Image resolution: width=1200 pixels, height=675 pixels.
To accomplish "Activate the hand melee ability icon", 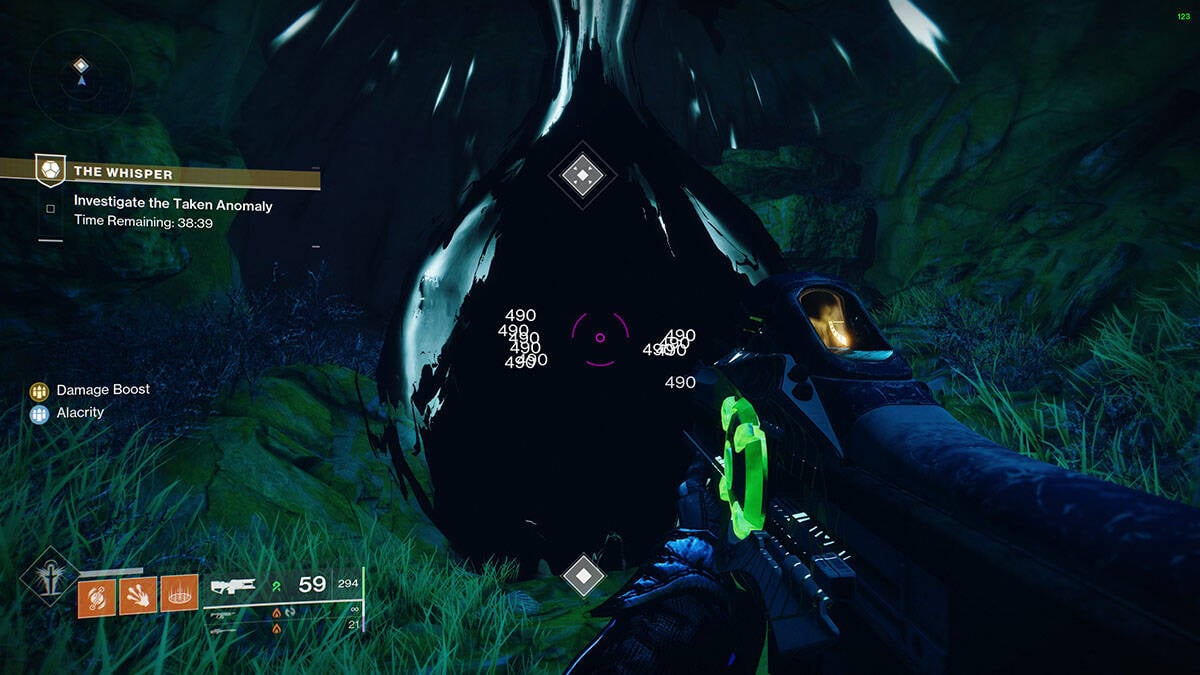I will (x=138, y=596).
